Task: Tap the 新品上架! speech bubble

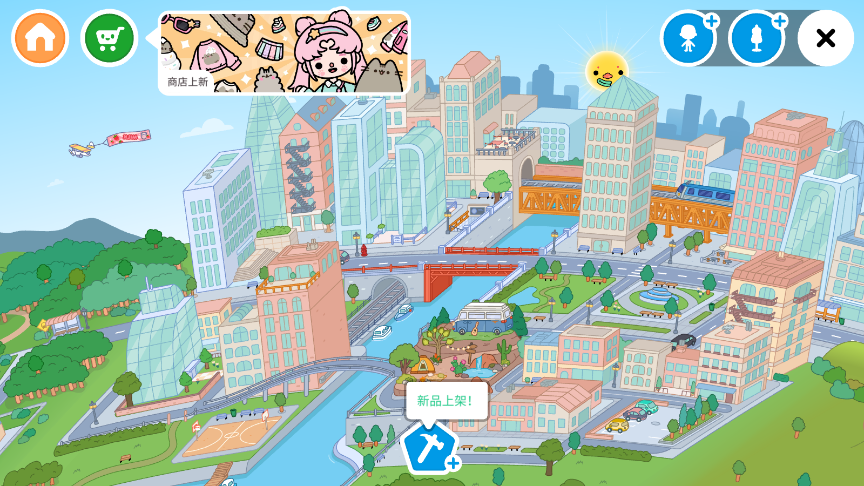Action: tap(446, 400)
